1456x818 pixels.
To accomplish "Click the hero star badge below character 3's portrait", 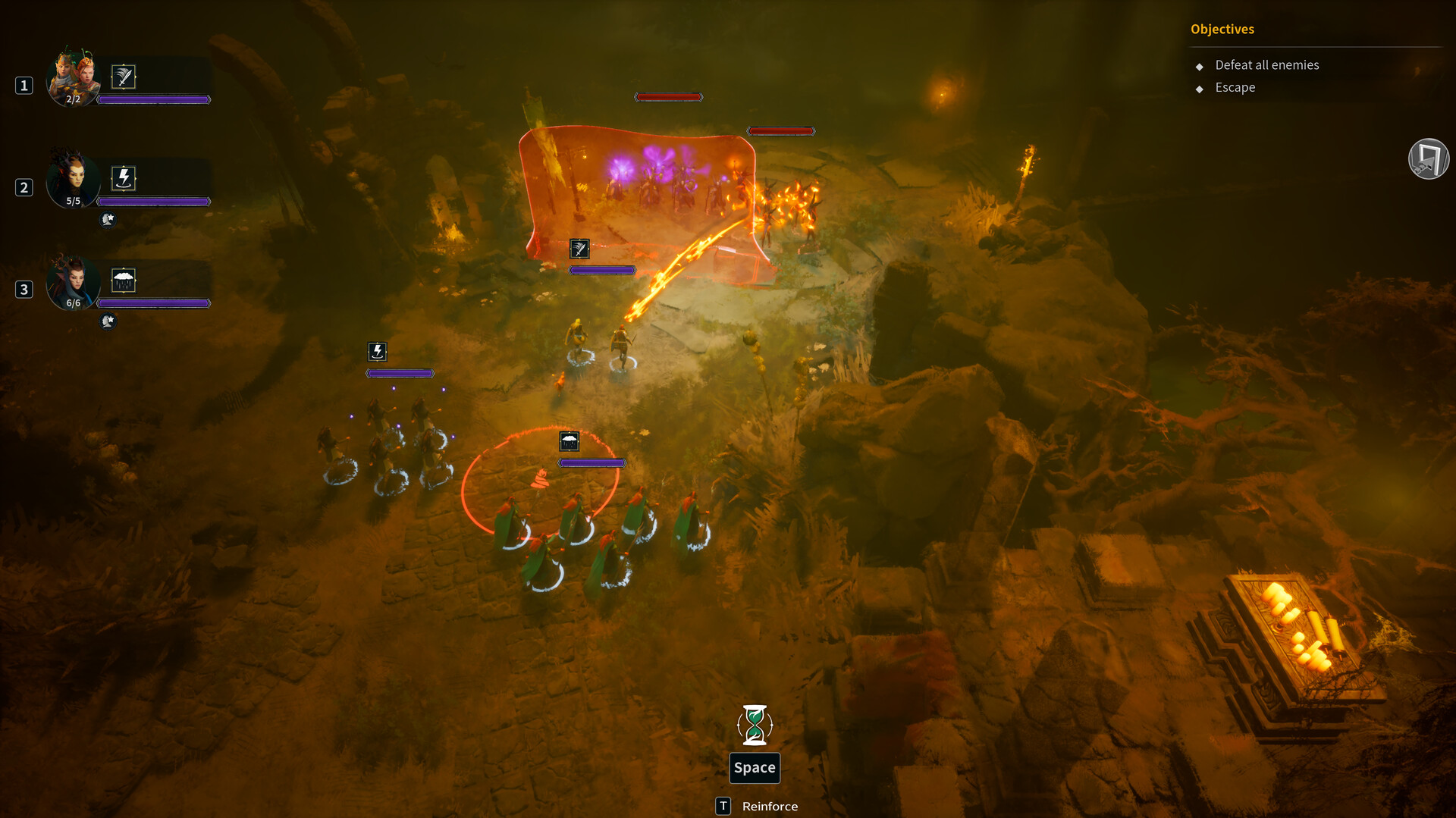I will click(107, 321).
